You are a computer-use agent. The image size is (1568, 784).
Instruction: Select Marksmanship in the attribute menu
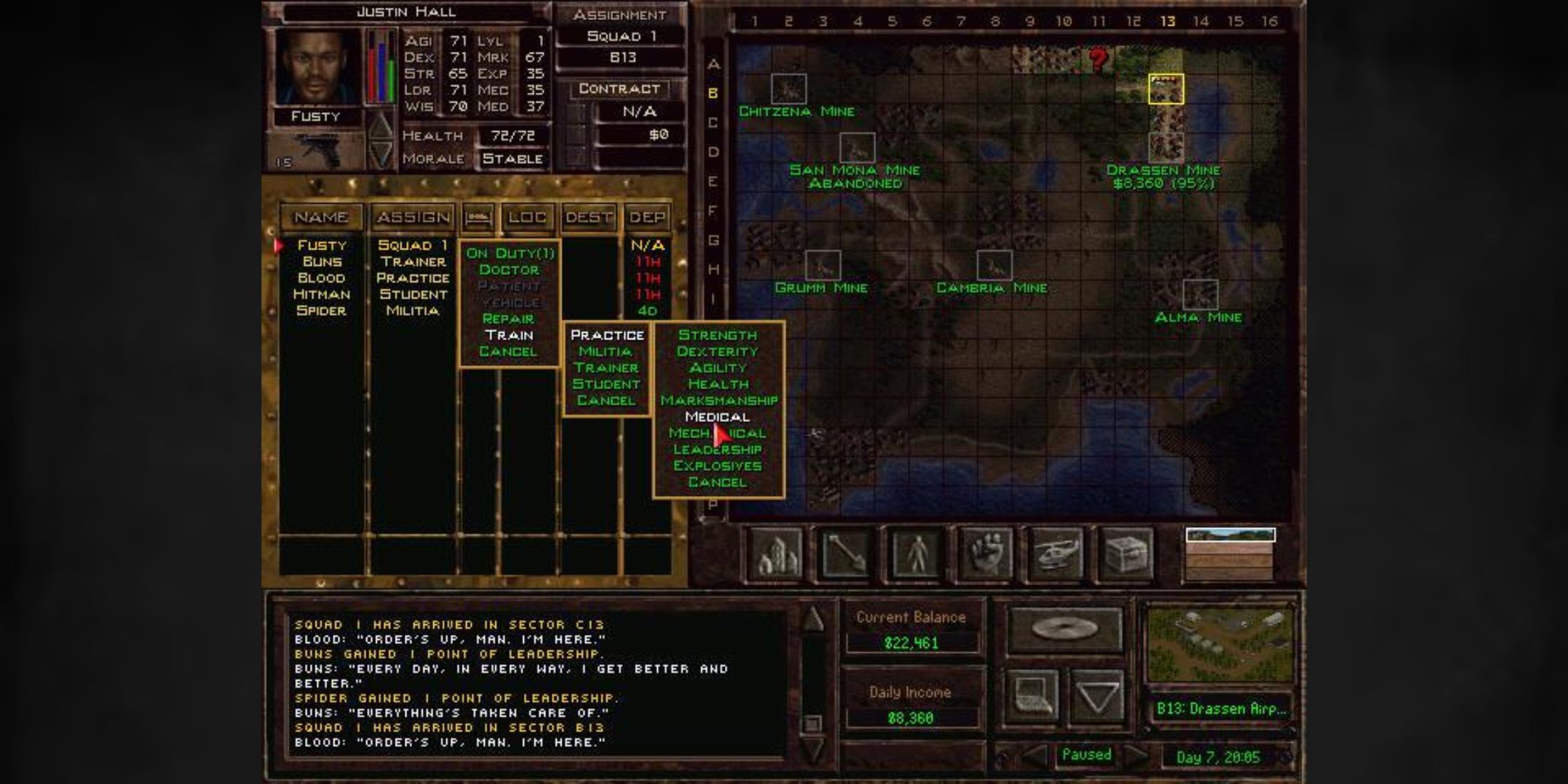pos(719,400)
